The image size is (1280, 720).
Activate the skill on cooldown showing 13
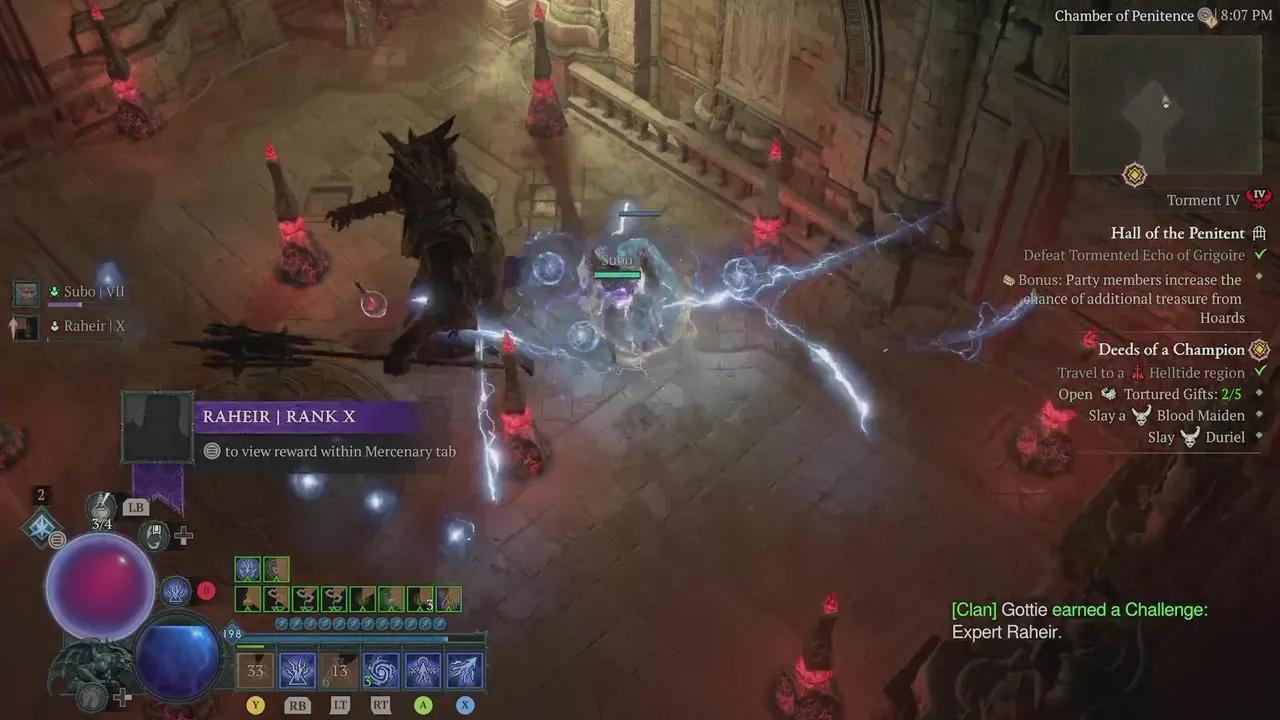[x=338, y=671]
